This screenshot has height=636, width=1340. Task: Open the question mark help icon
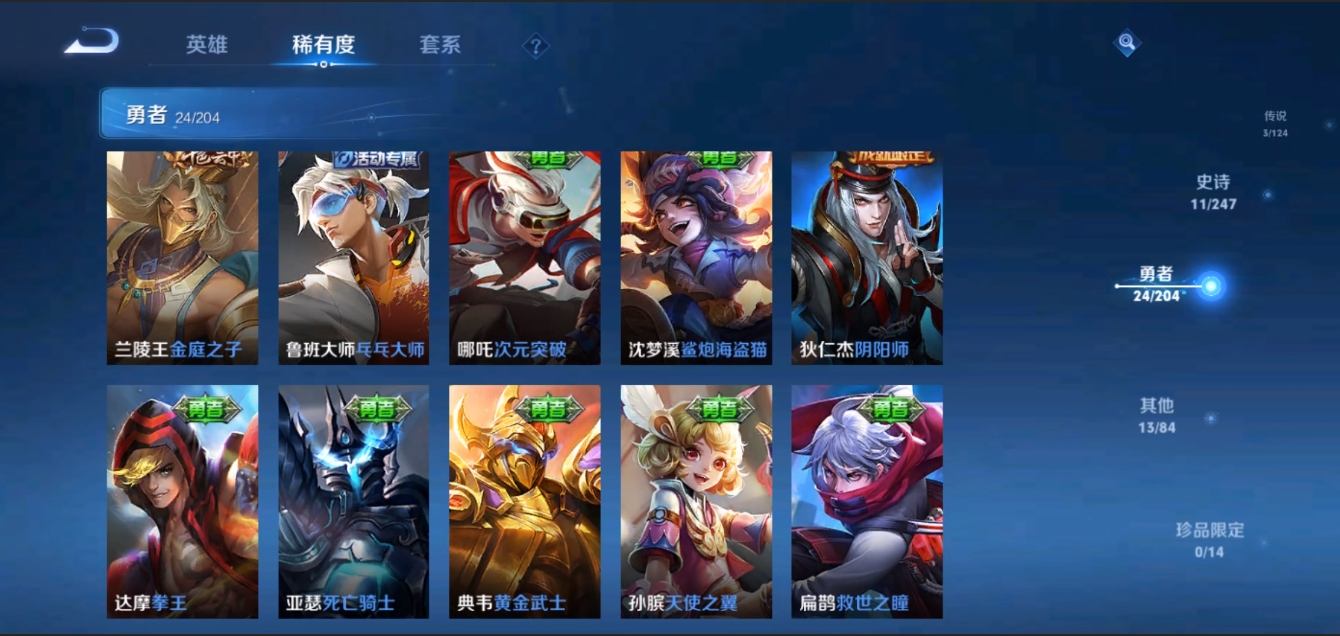tap(536, 46)
